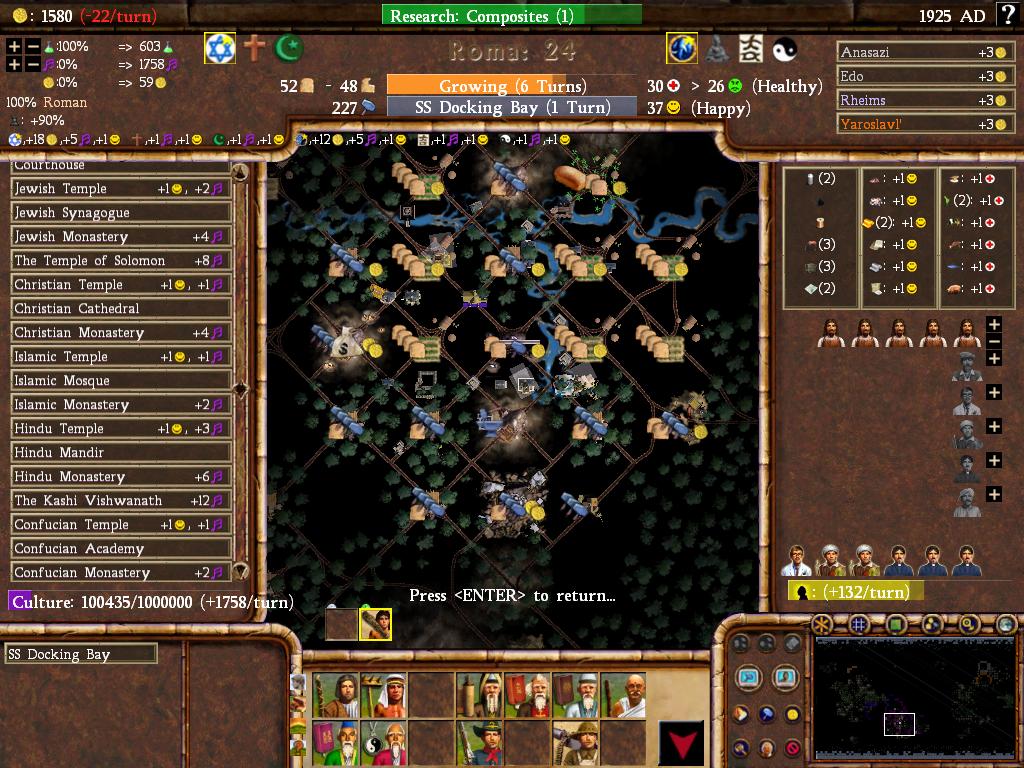Image resolution: width=1024 pixels, height=768 pixels.
Task: Click the Confucian Academy building entry
Action: coord(120,549)
